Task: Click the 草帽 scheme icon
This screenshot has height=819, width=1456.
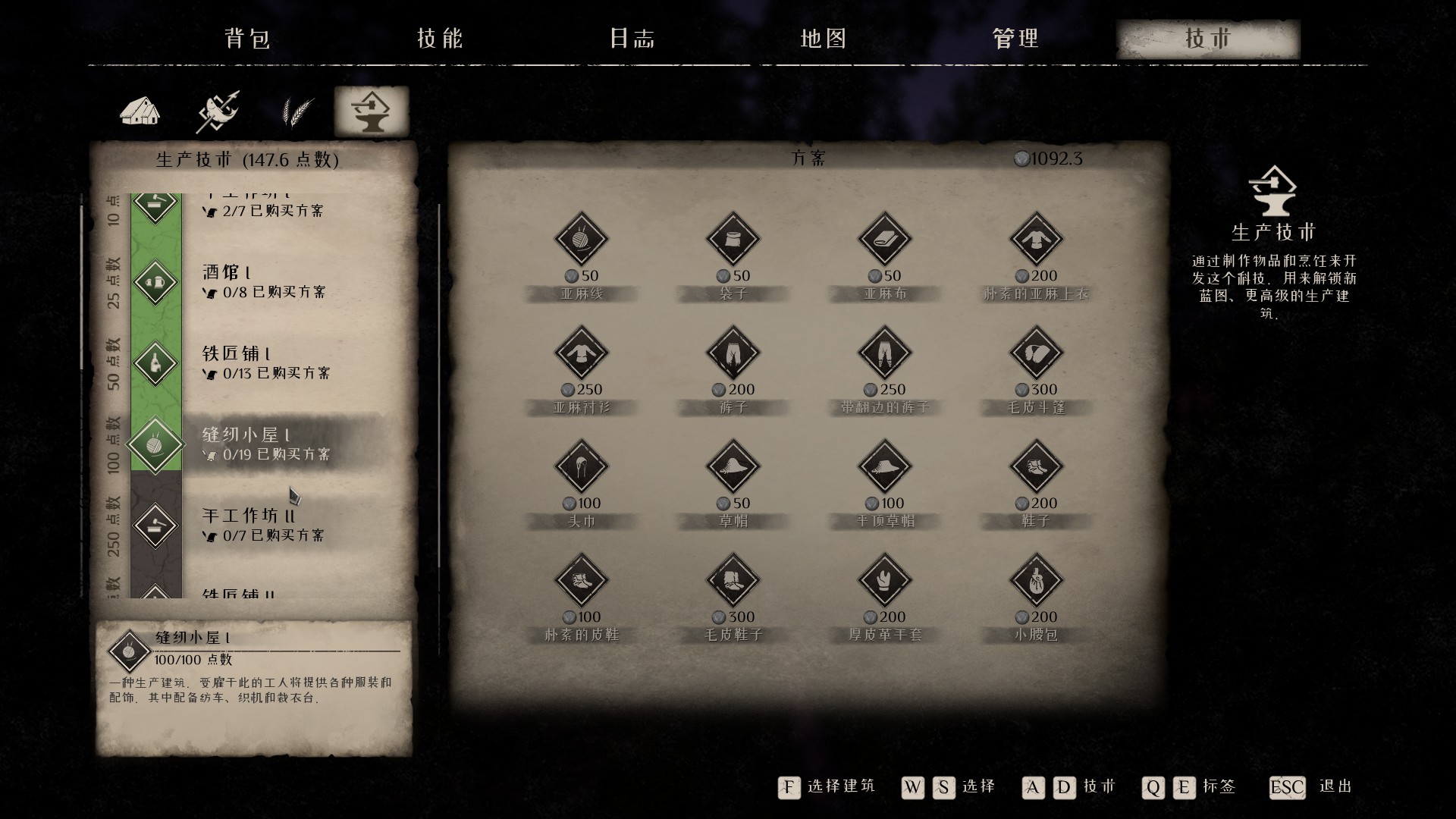Action: [733, 466]
